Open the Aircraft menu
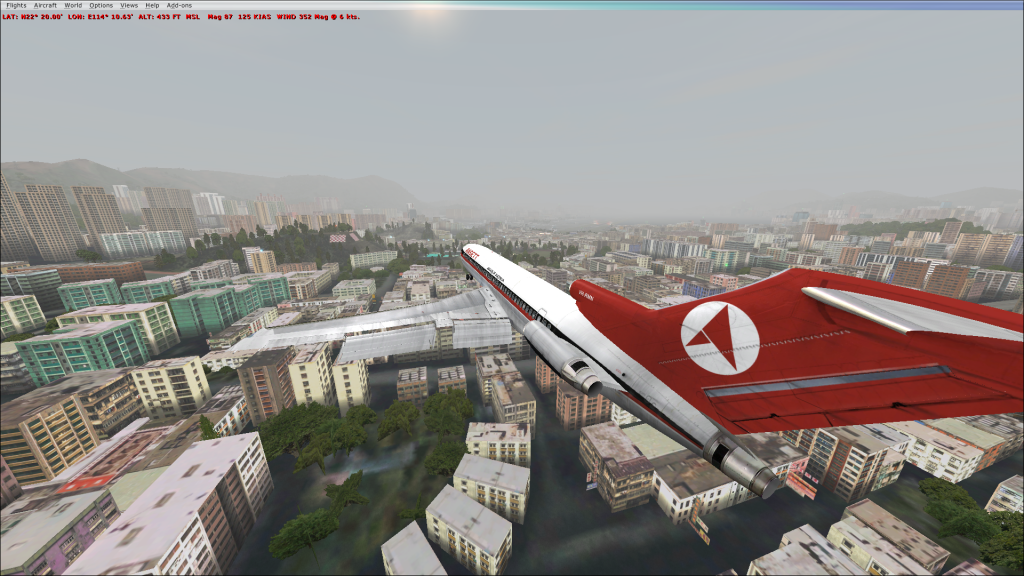Image resolution: width=1024 pixels, height=576 pixels. (45, 5)
